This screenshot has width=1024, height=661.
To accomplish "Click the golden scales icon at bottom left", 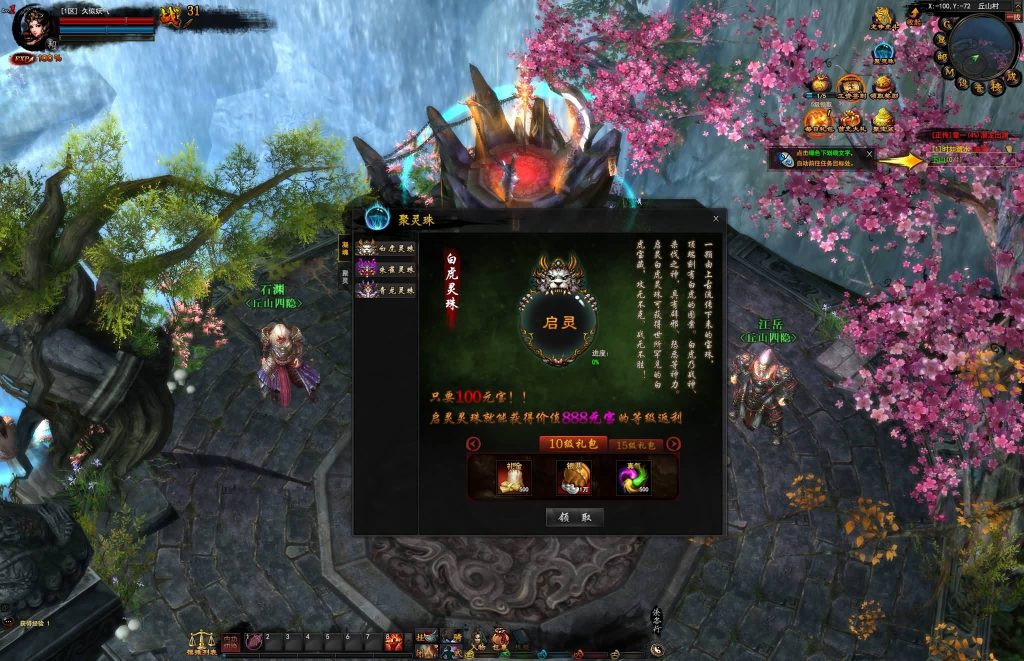I will pos(202,639).
